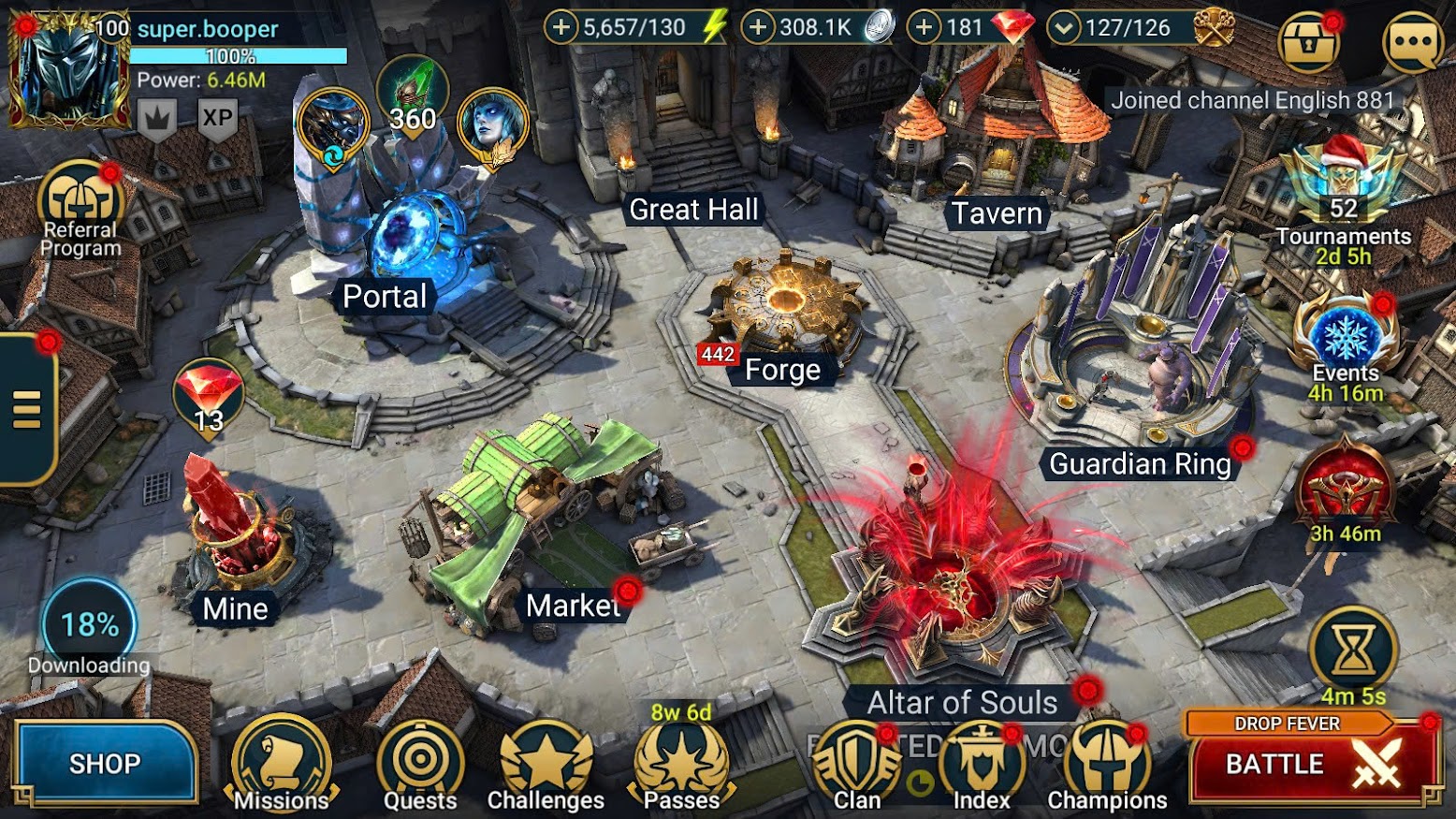Open the Shop
This screenshot has width=1456, height=819.
[x=104, y=763]
